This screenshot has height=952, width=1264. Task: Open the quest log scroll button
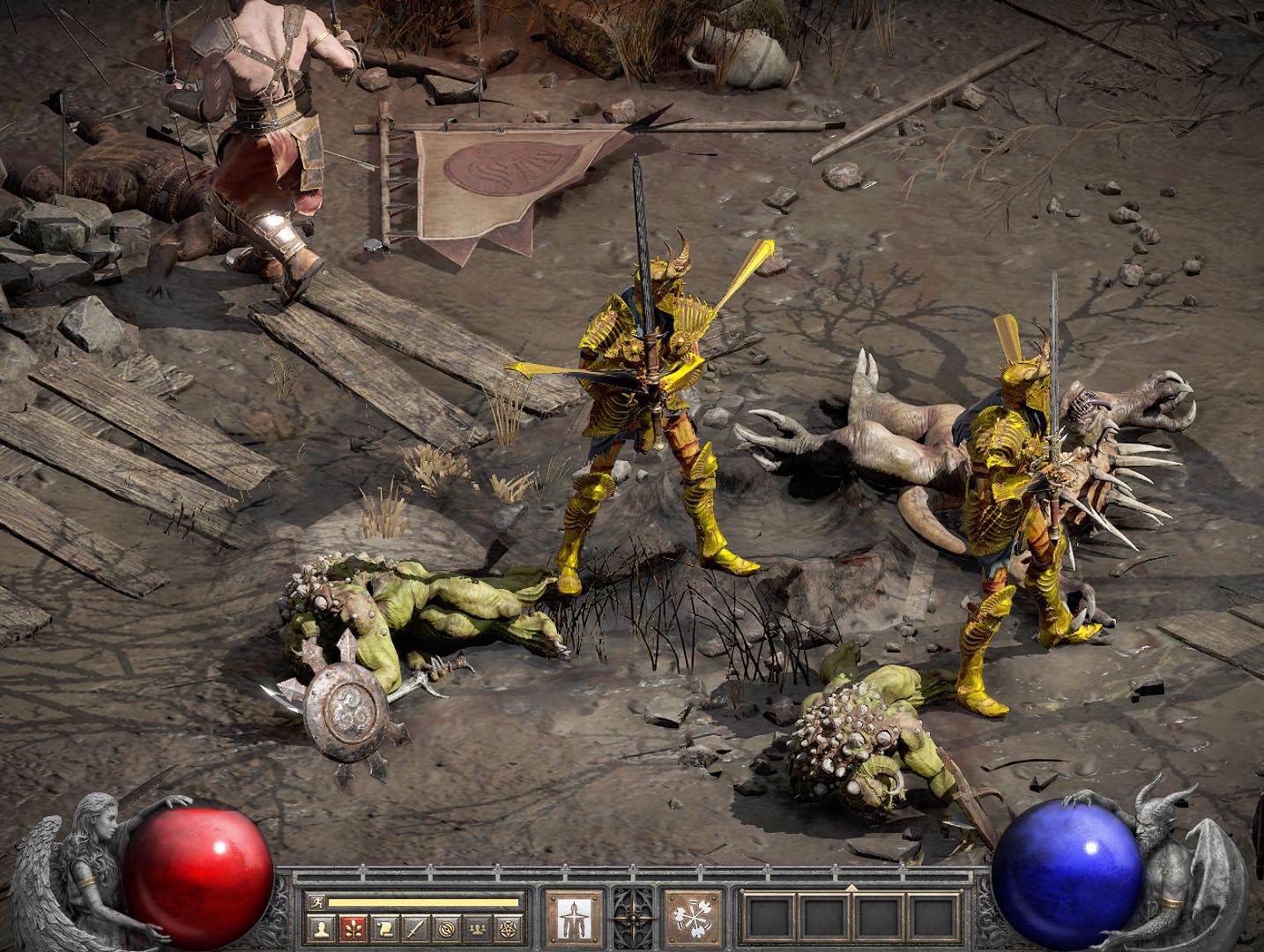pyautogui.click(x=383, y=927)
